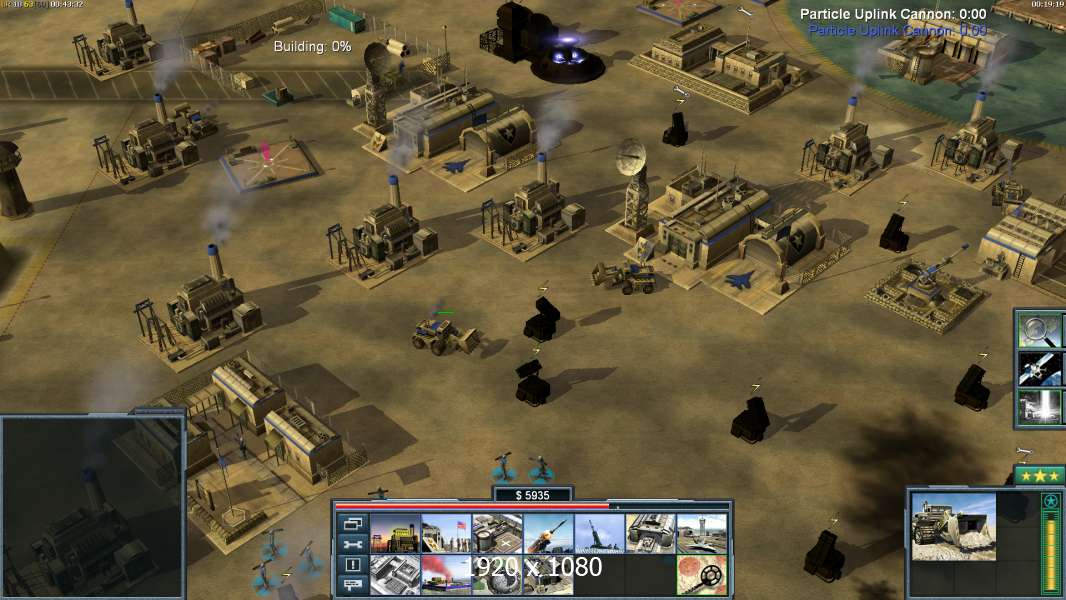The height and width of the screenshot is (600, 1066).
Task: Pick the artillery gun build icon
Action: coord(599,534)
